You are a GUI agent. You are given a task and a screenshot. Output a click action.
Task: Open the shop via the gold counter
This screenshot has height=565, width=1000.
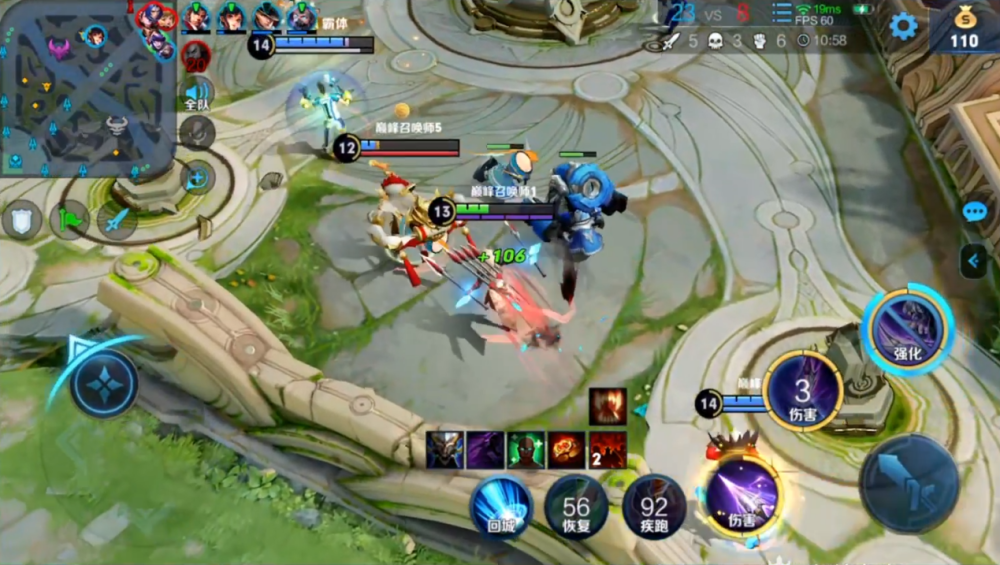964,28
